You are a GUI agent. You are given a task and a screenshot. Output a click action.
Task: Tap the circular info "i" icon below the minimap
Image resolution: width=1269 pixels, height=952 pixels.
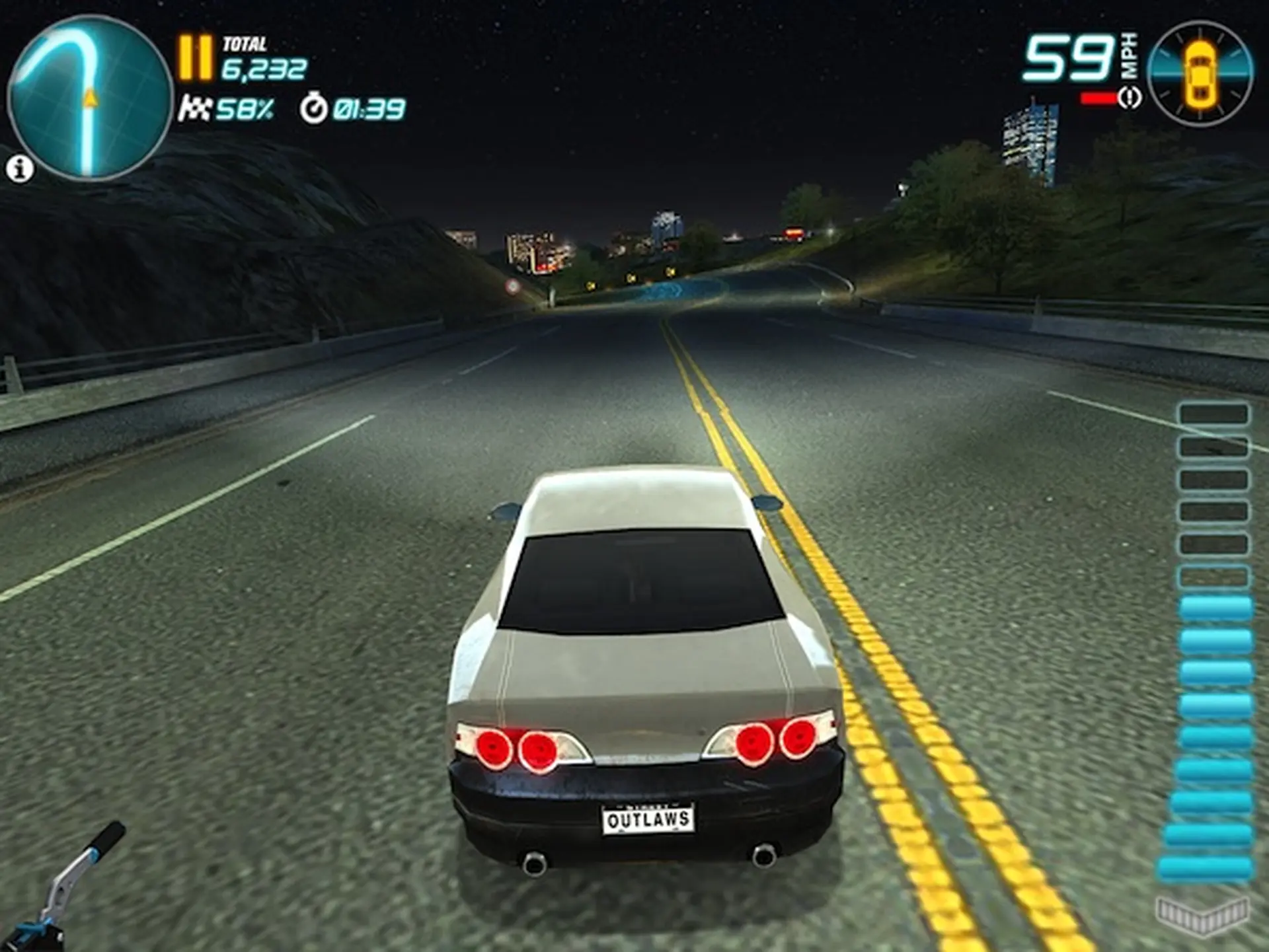pyautogui.click(x=20, y=167)
